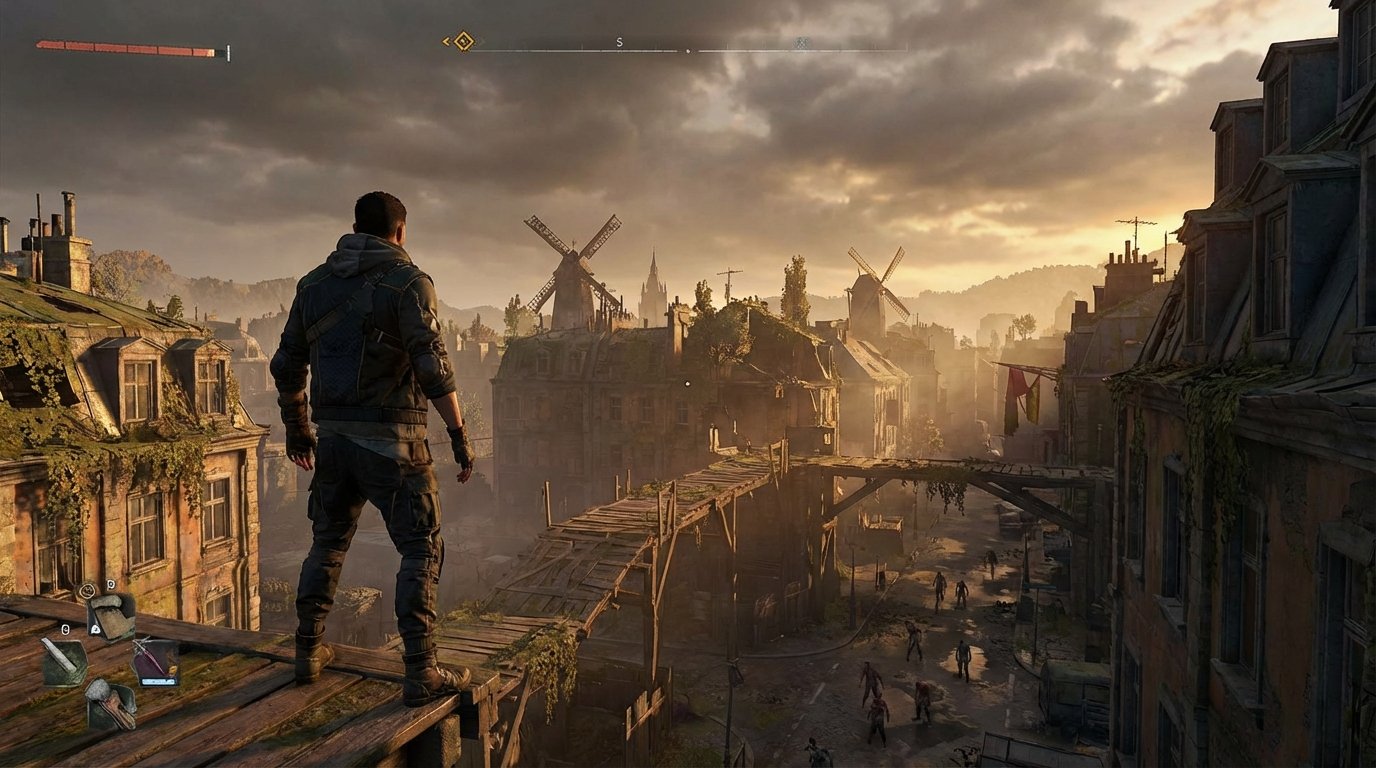Image resolution: width=1376 pixels, height=768 pixels.
Task: Click the ammo counter badge showing 0
Action: tap(110, 585)
